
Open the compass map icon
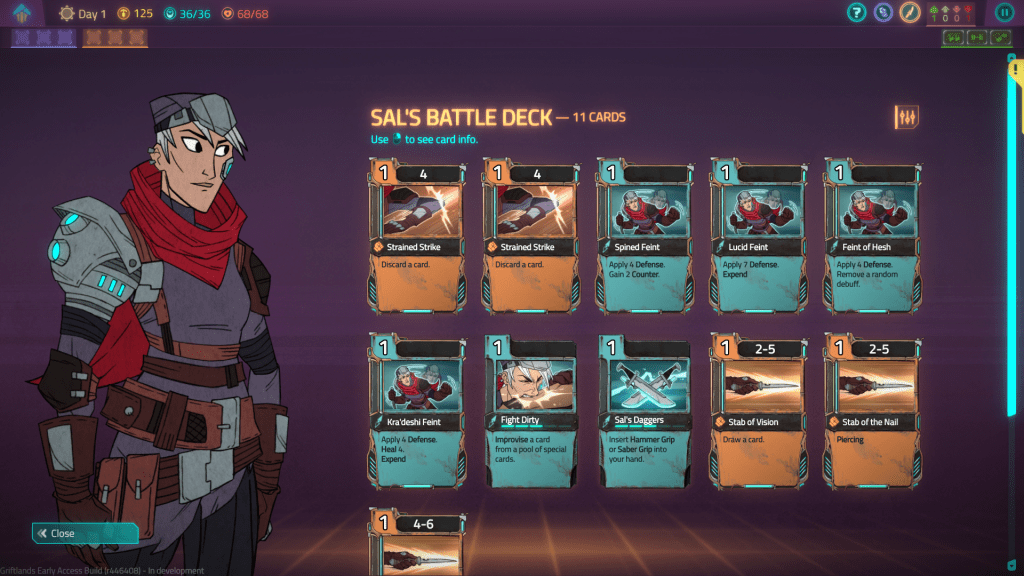(909, 13)
